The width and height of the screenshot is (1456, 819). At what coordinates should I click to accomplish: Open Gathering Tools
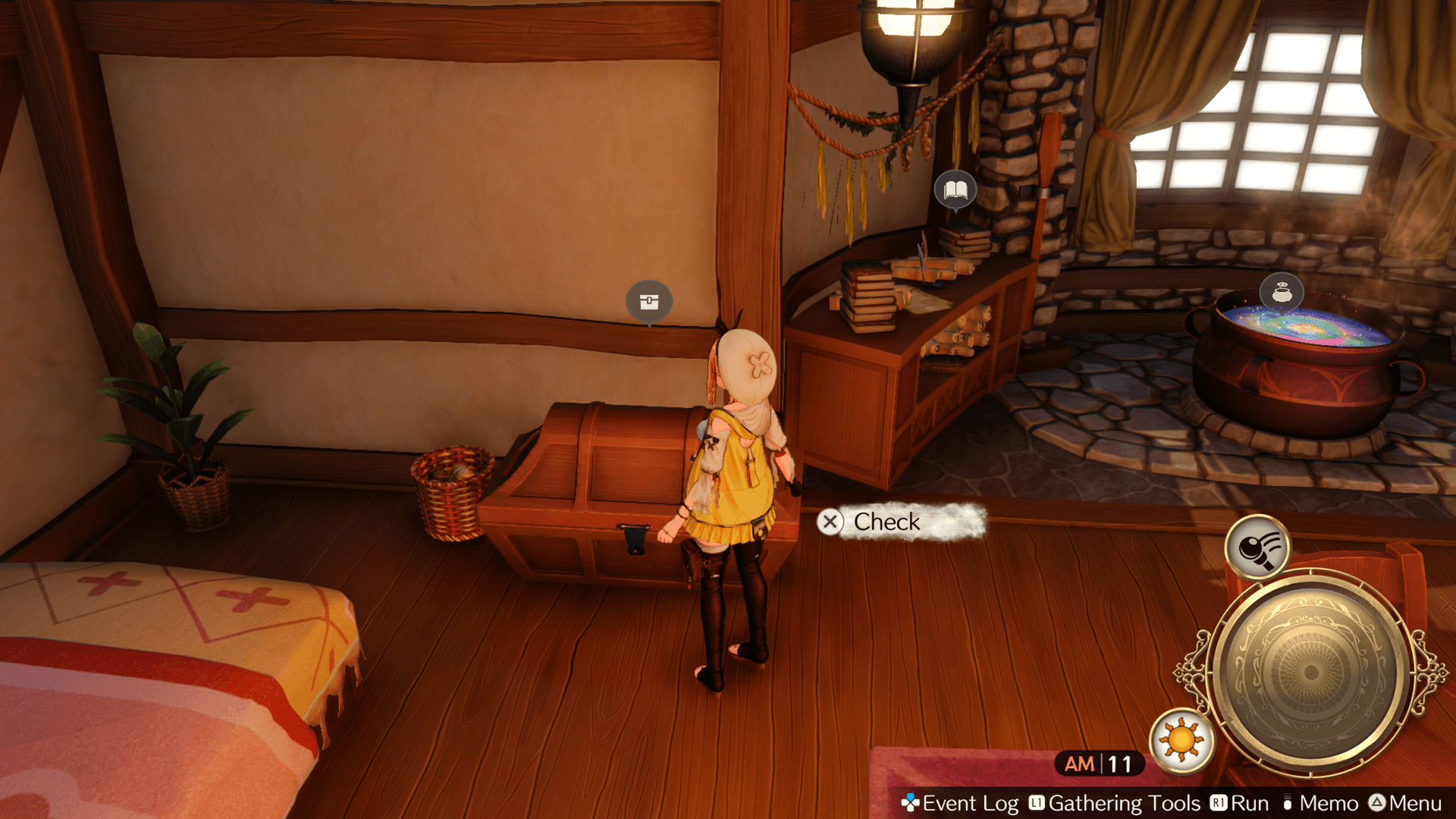pyautogui.click(x=1115, y=803)
